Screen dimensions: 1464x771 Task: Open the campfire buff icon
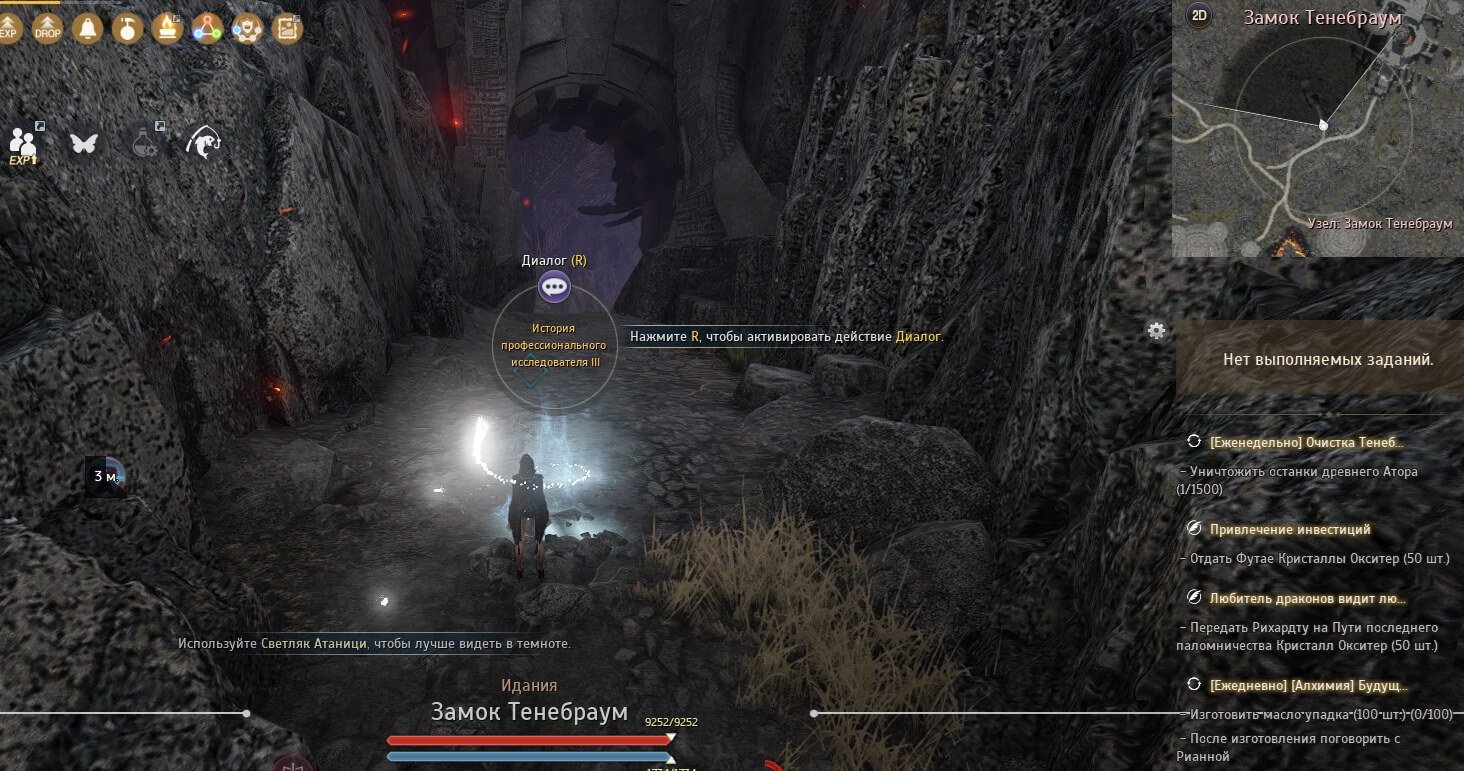167,27
